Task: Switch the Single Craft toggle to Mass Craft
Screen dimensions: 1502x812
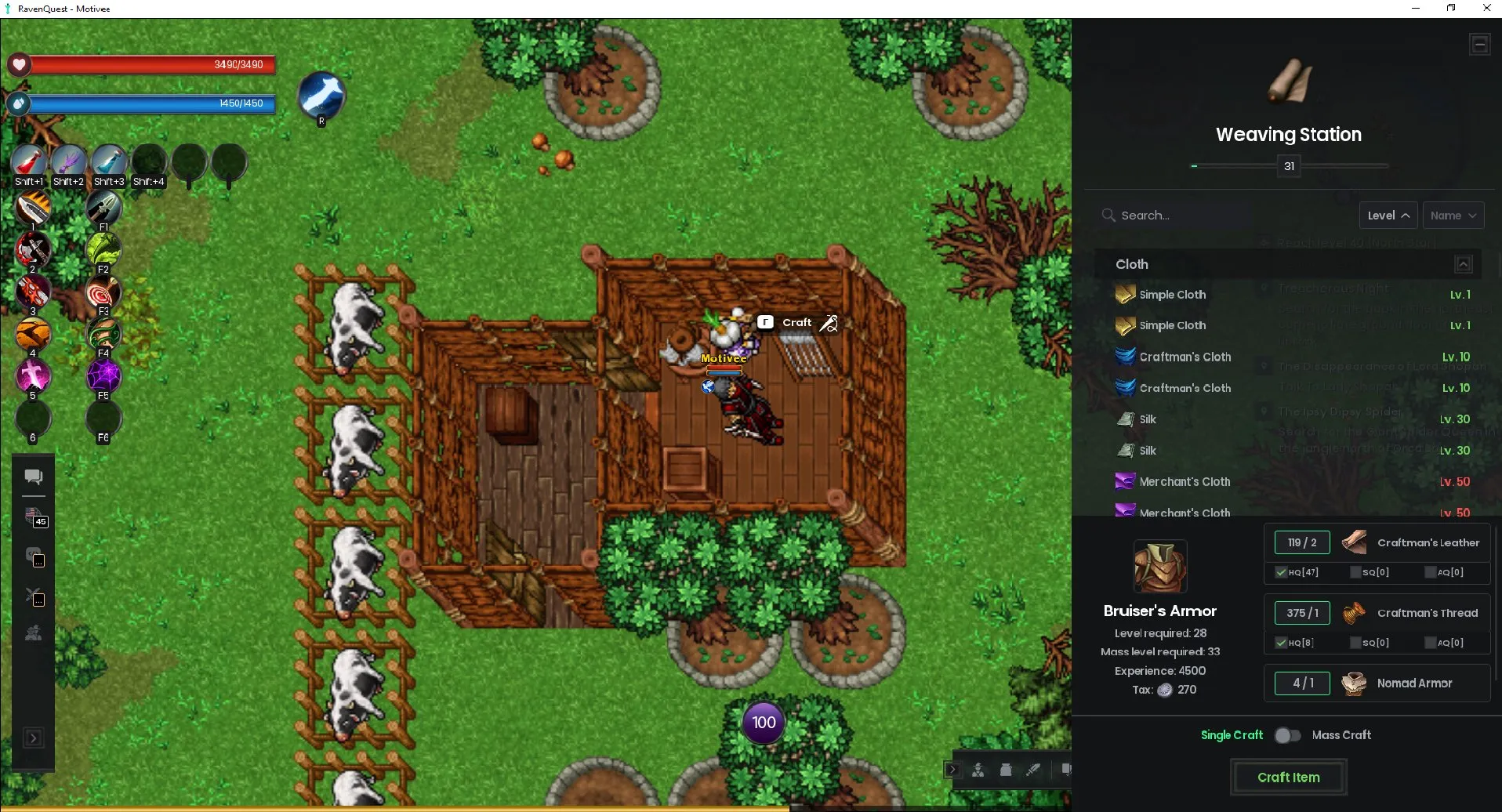Action: pos(1286,735)
